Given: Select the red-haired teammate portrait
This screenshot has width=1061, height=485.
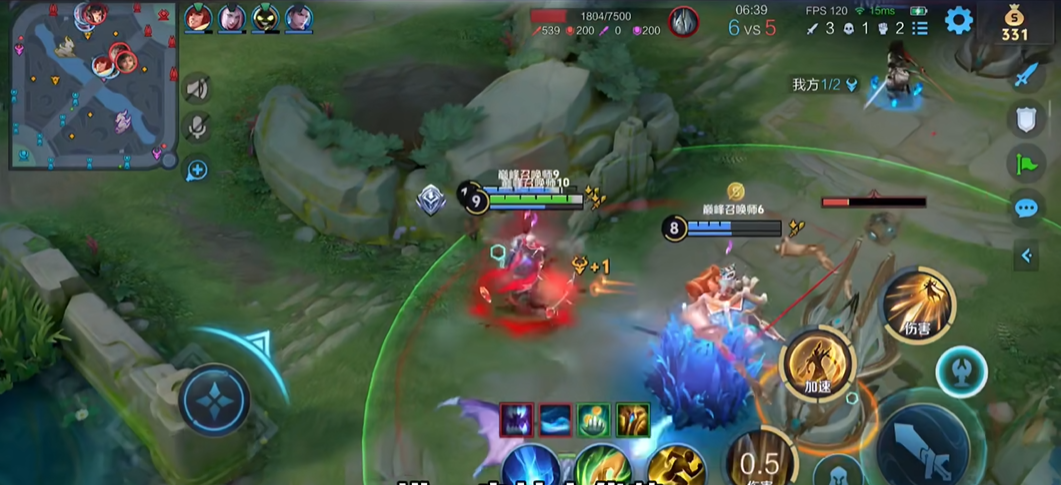Looking at the screenshot, I should coord(198,18).
